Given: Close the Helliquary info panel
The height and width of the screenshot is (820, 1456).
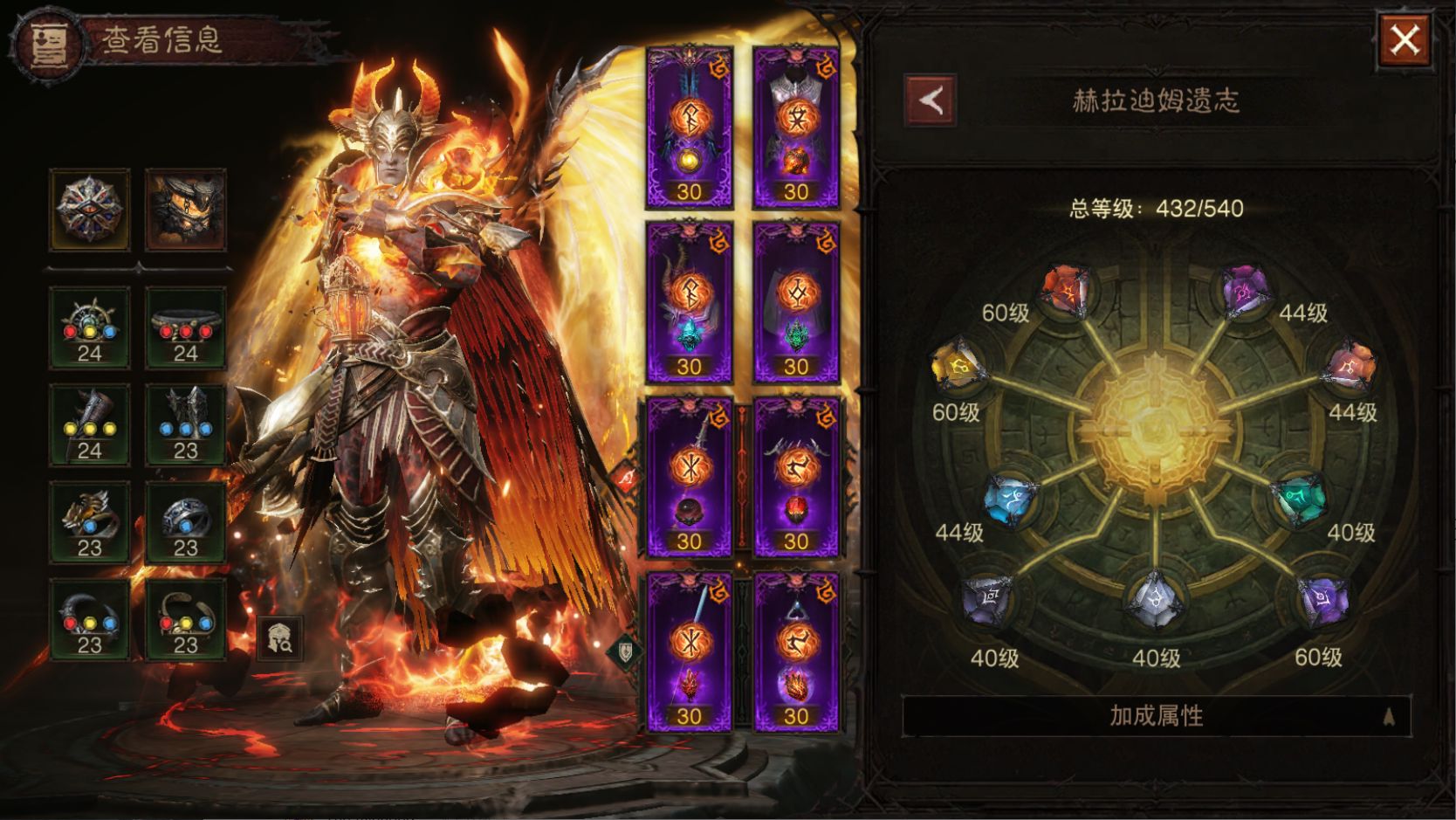Looking at the screenshot, I should (x=1404, y=40).
